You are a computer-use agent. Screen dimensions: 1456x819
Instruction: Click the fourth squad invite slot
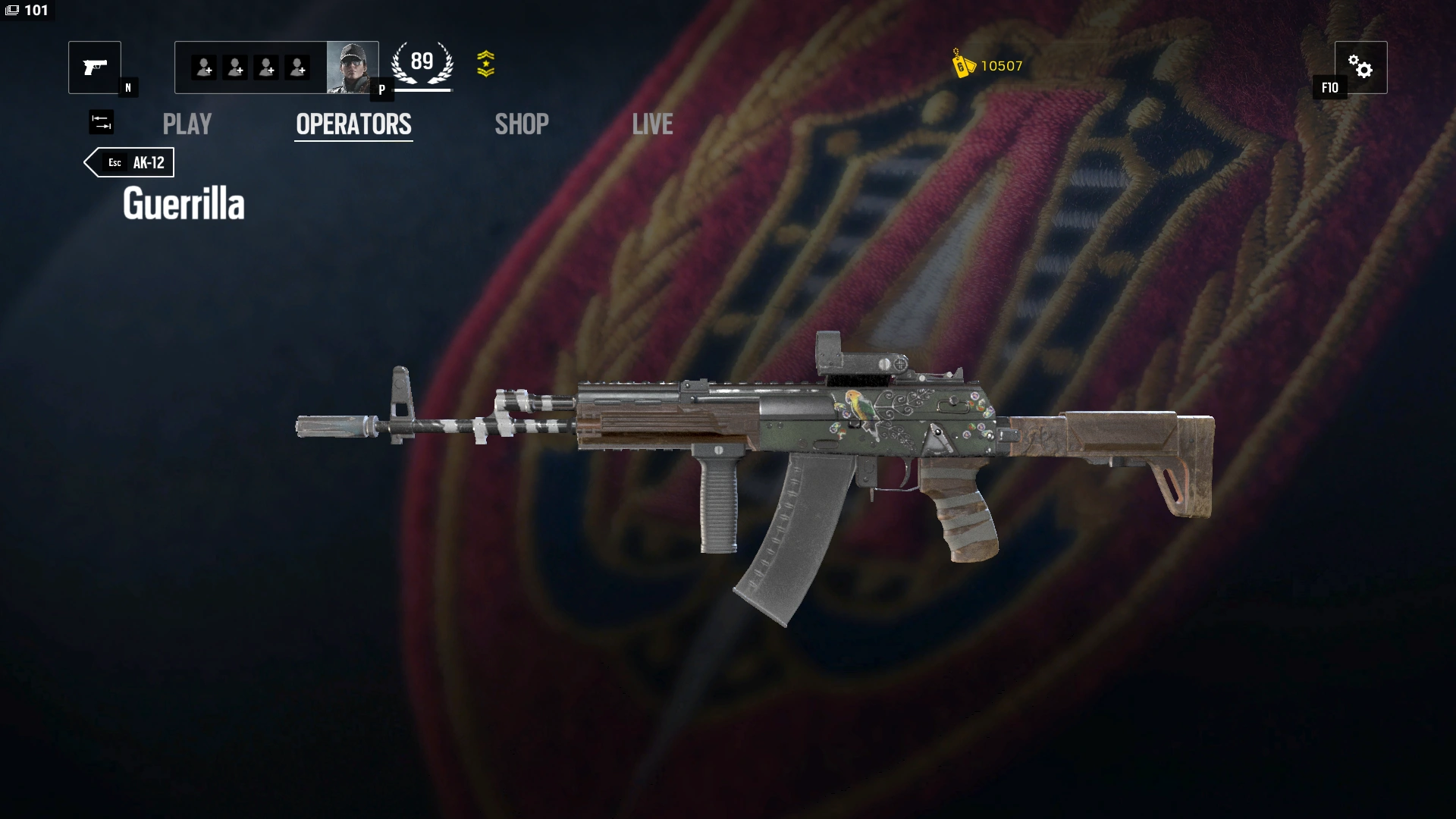298,67
